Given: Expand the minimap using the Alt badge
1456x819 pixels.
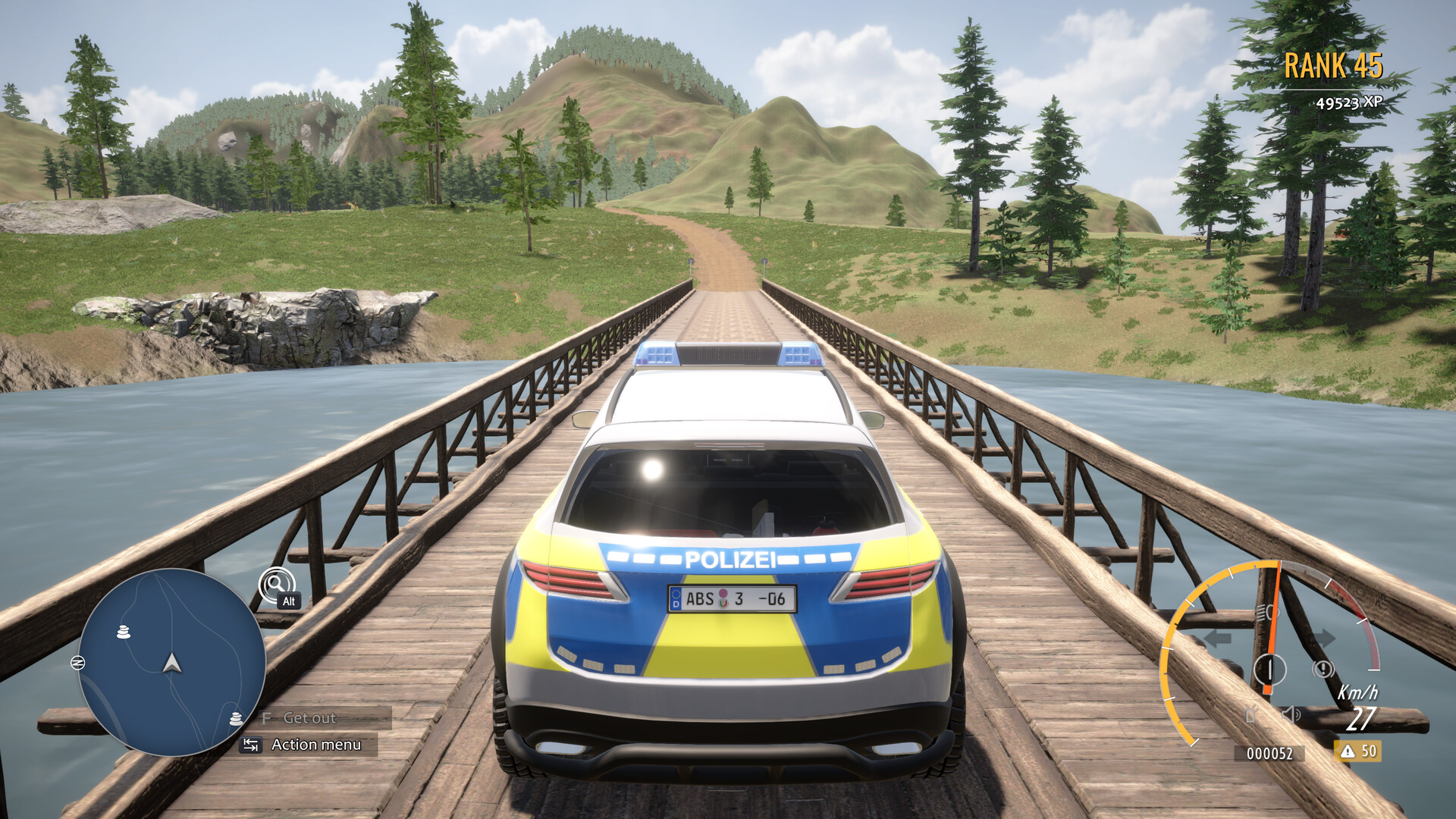Looking at the screenshot, I should 288,601.
